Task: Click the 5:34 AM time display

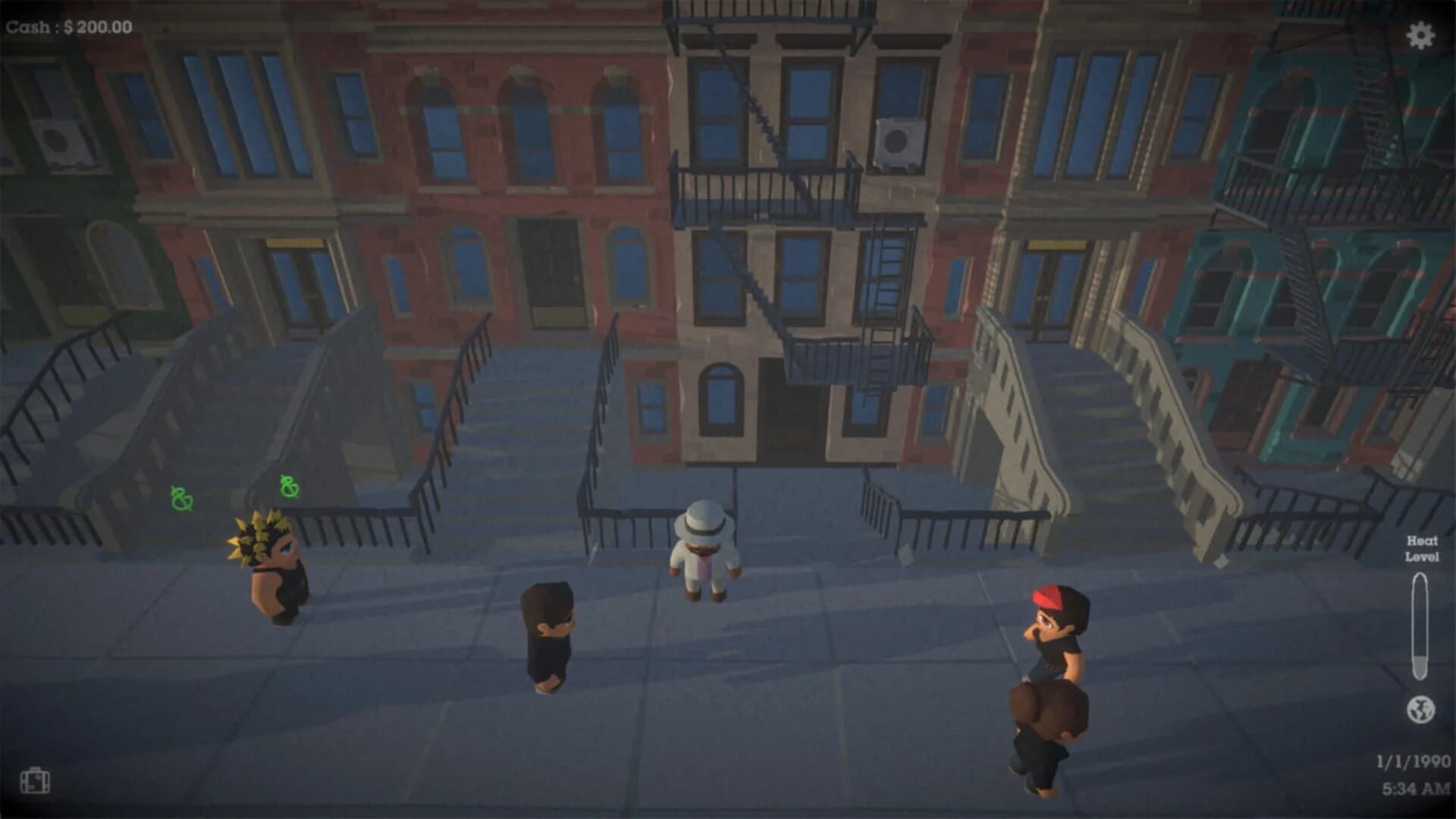Action: [x=1420, y=789]
